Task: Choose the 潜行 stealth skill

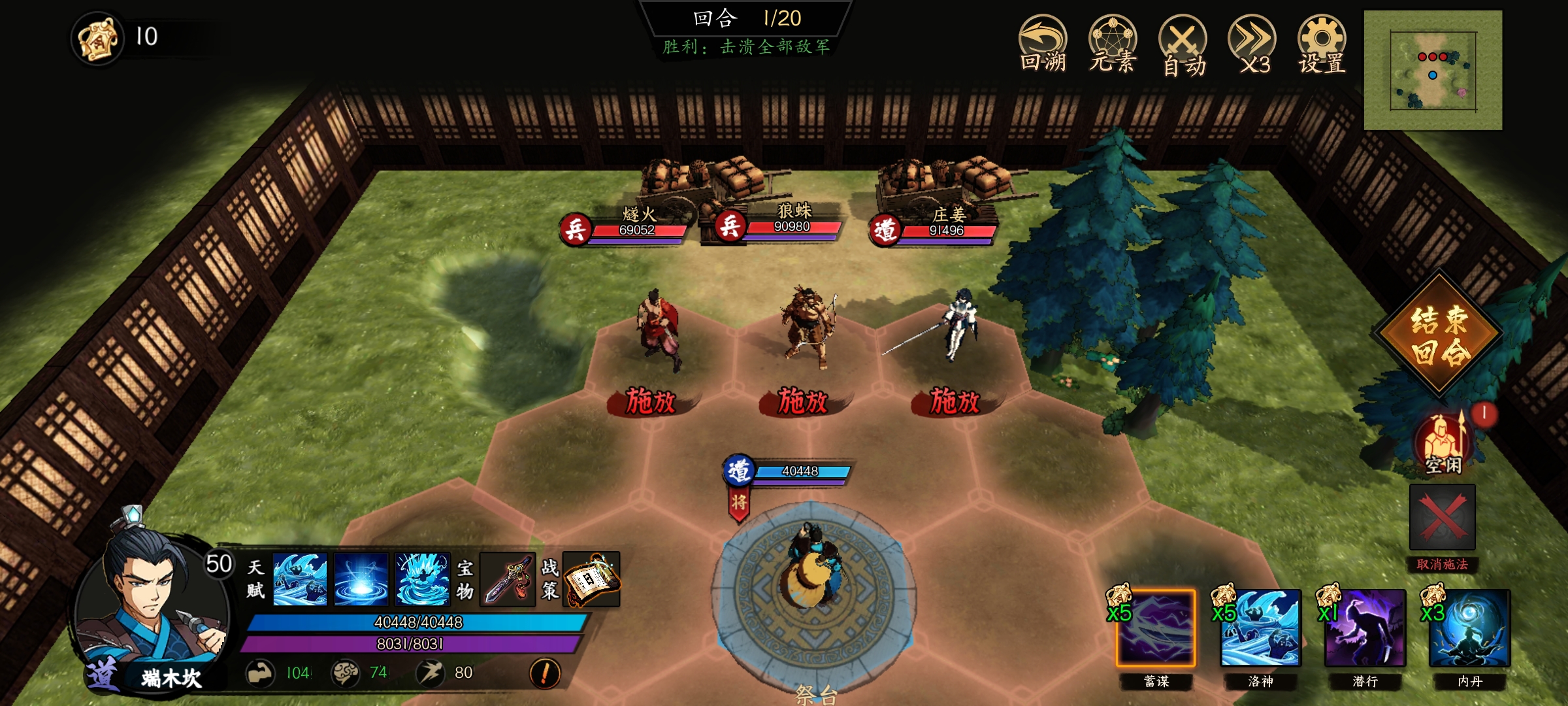Action: click(x=1365, y=628)
